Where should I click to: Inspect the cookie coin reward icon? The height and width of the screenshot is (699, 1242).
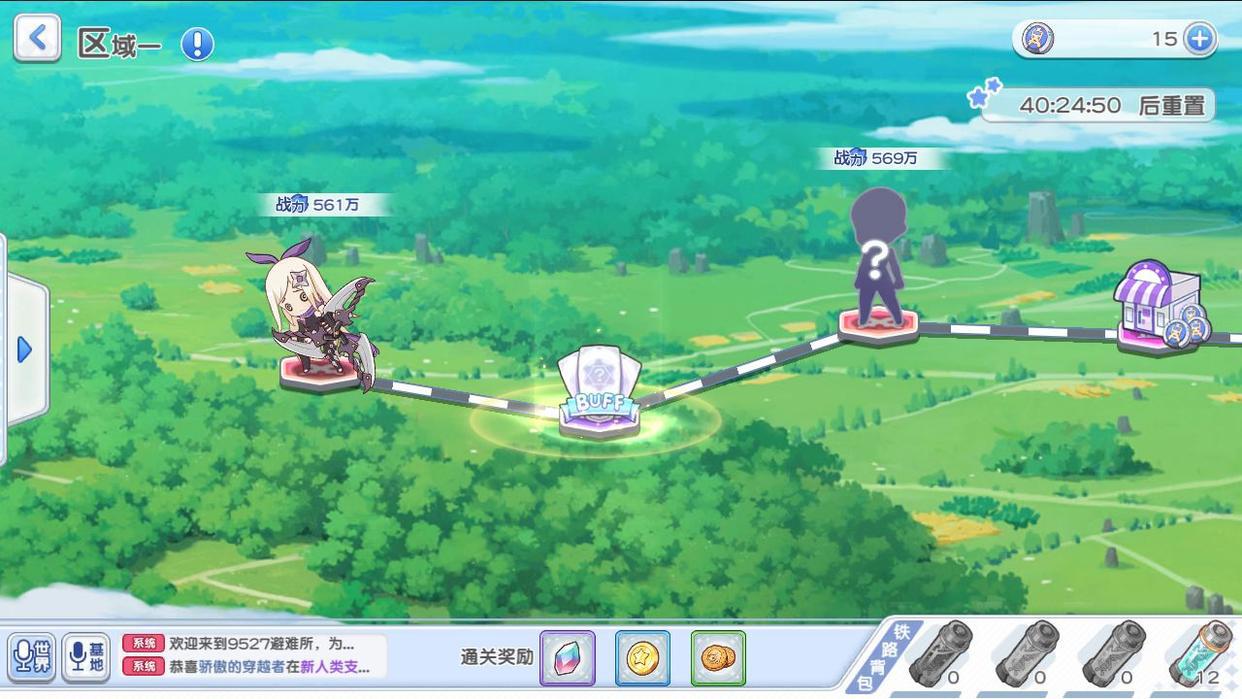click(718, 657)
